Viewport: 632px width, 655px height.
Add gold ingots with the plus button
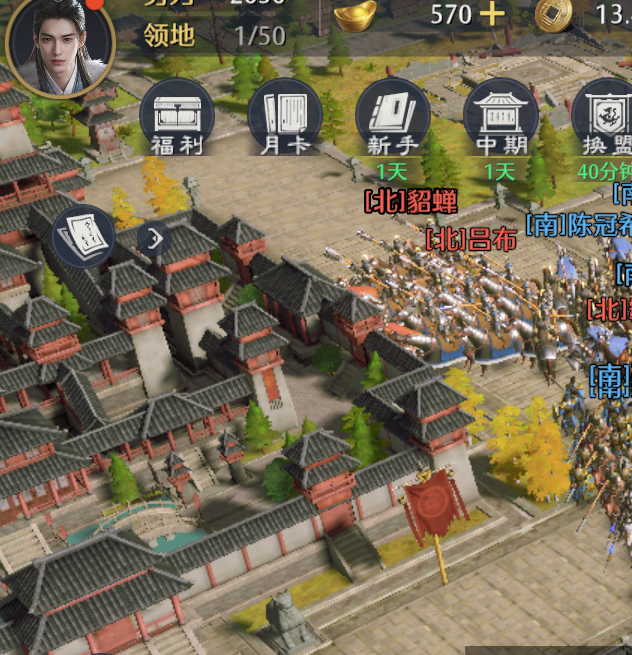[491, 14]
